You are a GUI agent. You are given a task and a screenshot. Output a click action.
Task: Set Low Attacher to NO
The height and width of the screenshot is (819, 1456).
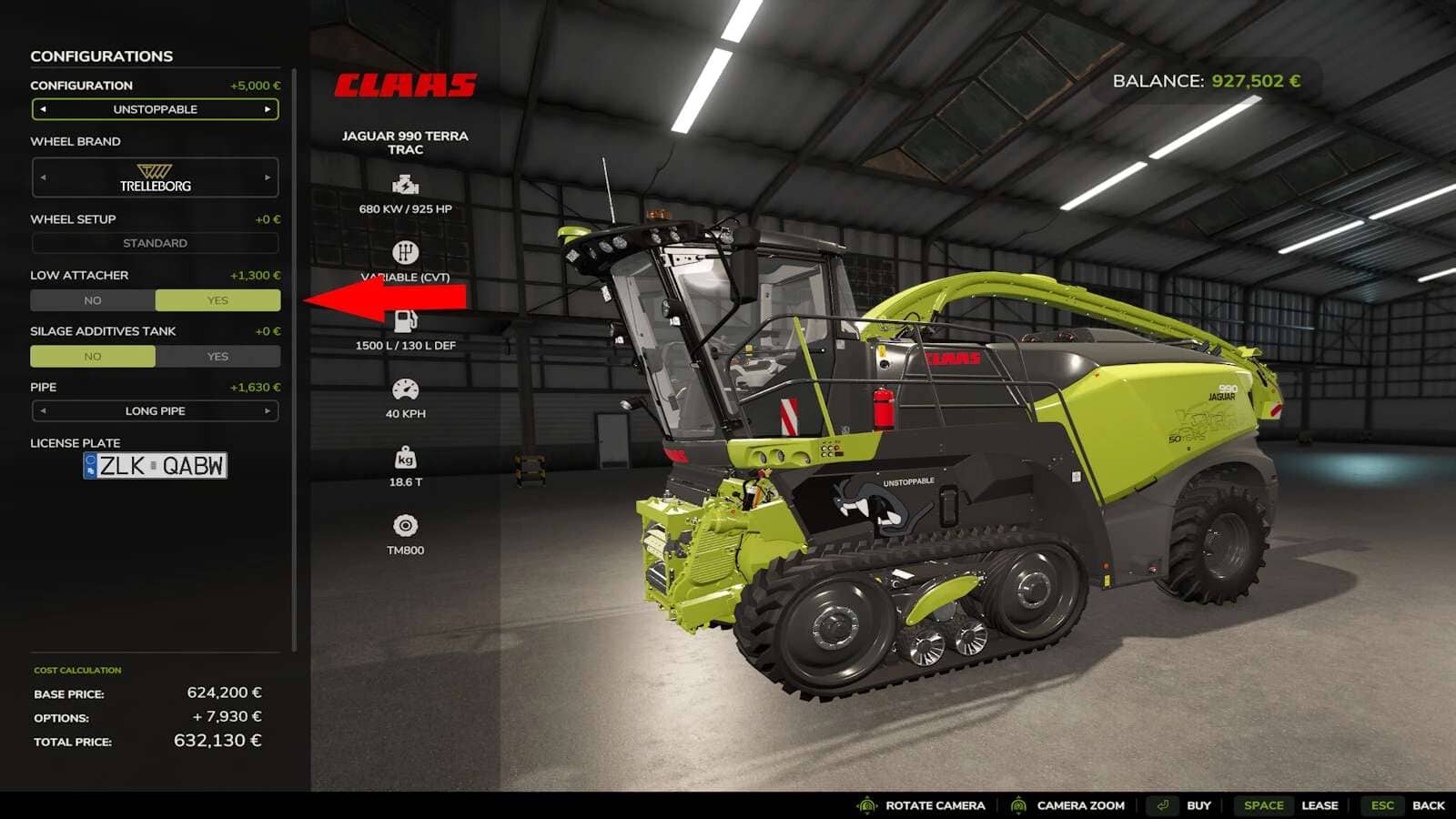click(x=93, y=300)
